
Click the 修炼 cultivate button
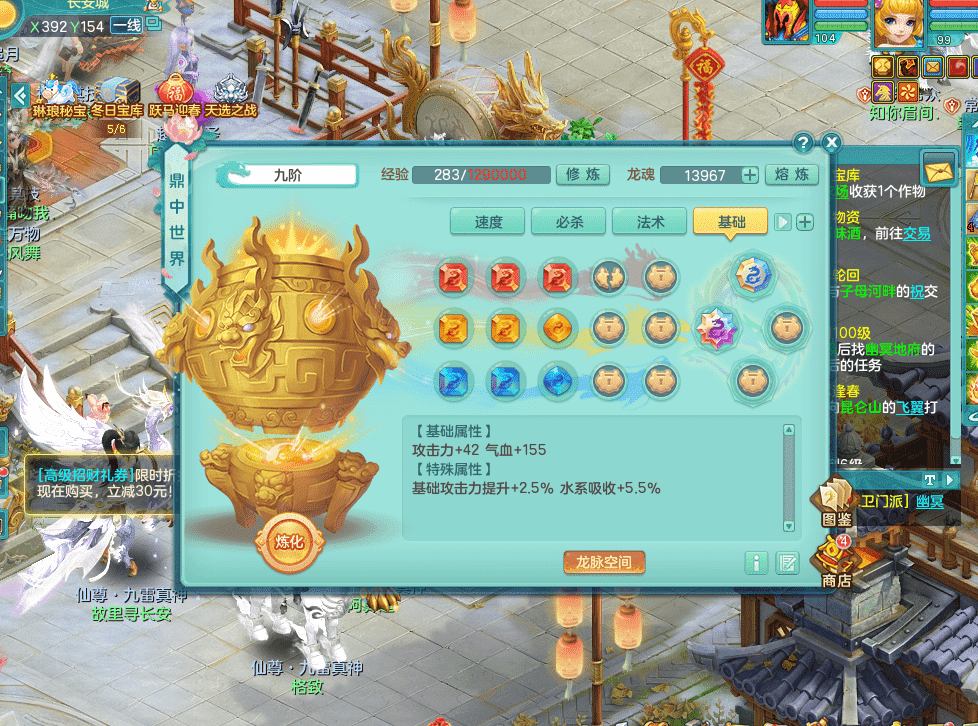(584, 175)
